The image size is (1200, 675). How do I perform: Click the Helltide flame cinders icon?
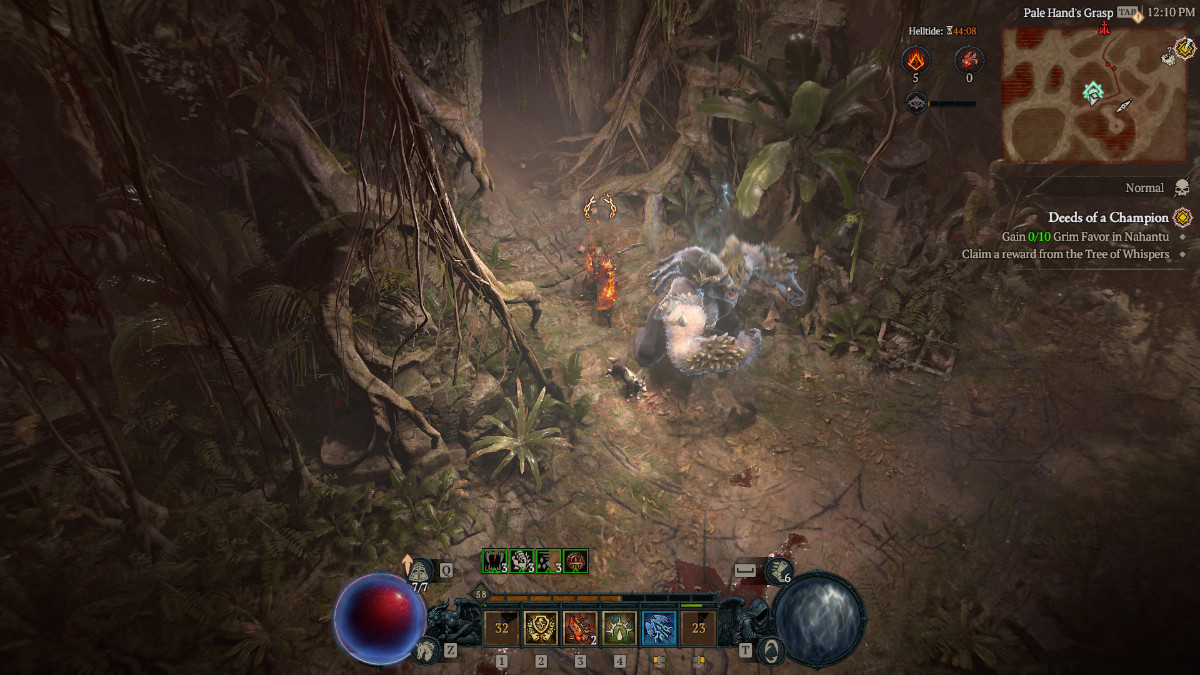(x=915, y=59)
